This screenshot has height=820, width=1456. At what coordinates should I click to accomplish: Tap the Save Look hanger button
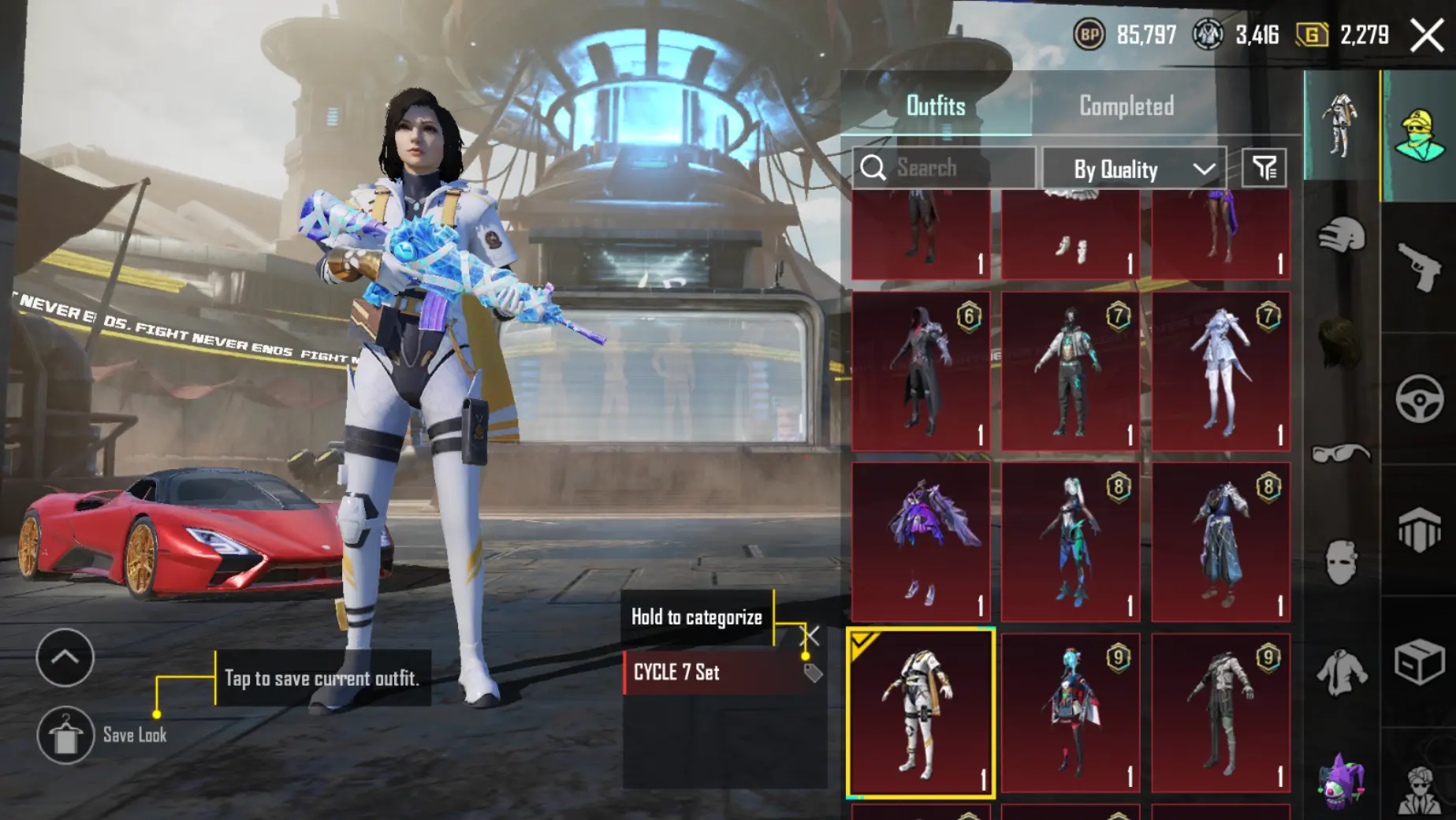(65, 736)
